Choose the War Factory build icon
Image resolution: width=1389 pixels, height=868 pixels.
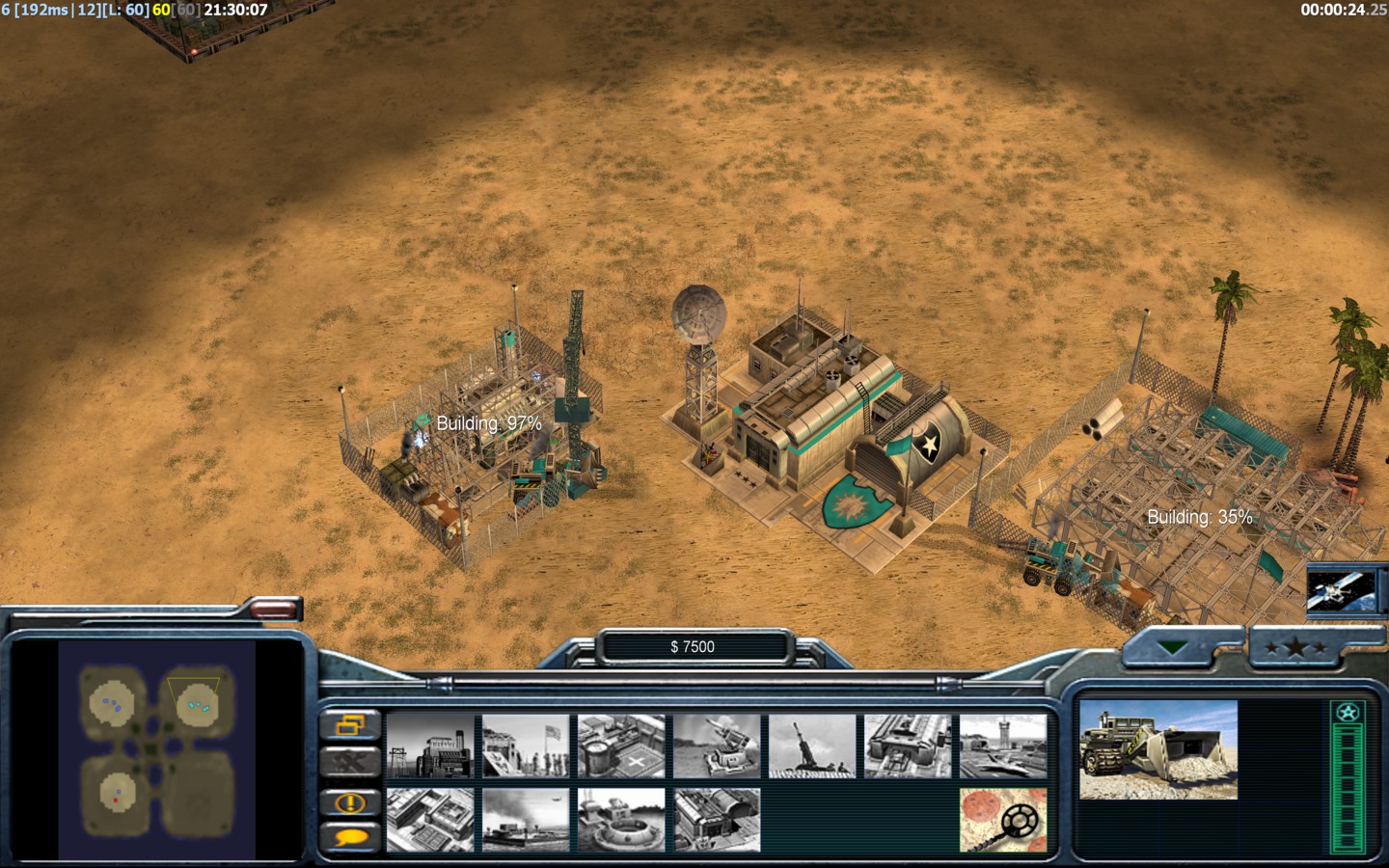point(908,746)
